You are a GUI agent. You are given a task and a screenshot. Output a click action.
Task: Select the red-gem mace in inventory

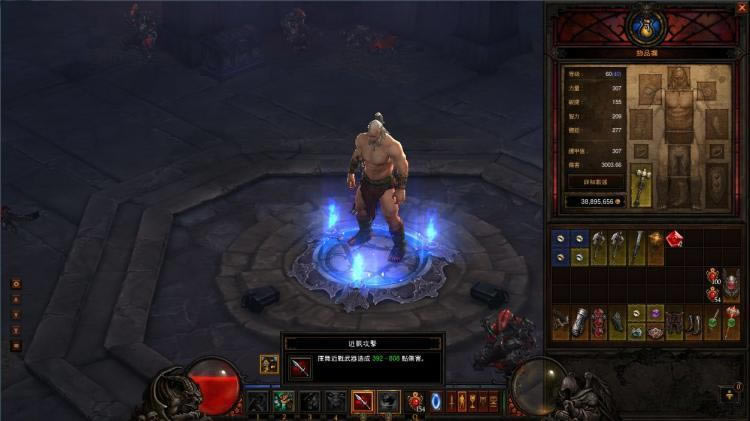(731, 323)
